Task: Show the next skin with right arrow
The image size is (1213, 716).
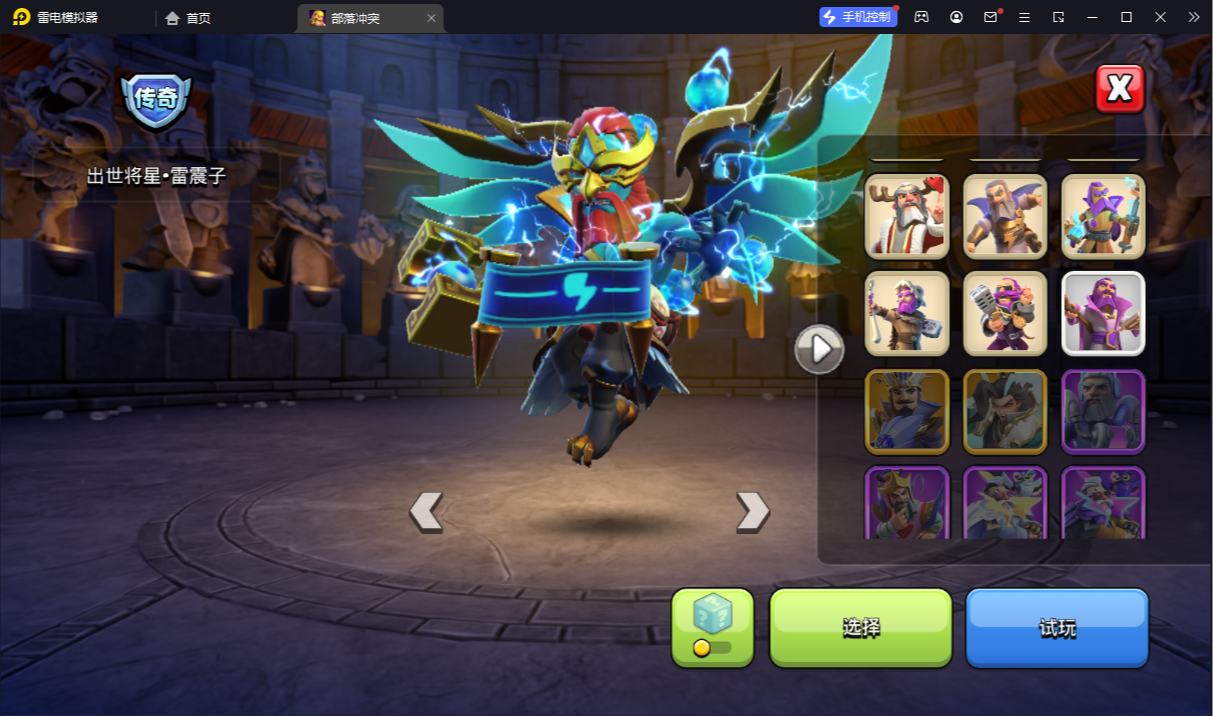Action: [752, 511]
